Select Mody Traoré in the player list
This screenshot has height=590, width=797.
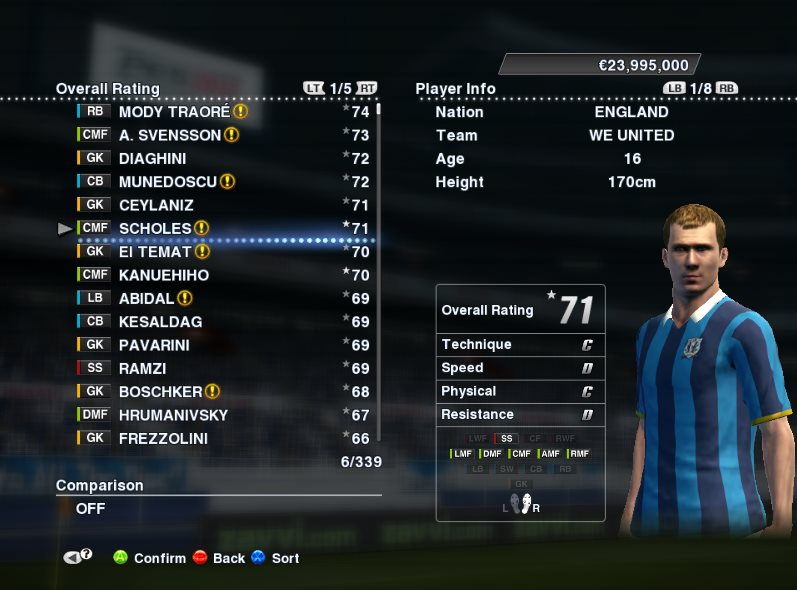175,112
